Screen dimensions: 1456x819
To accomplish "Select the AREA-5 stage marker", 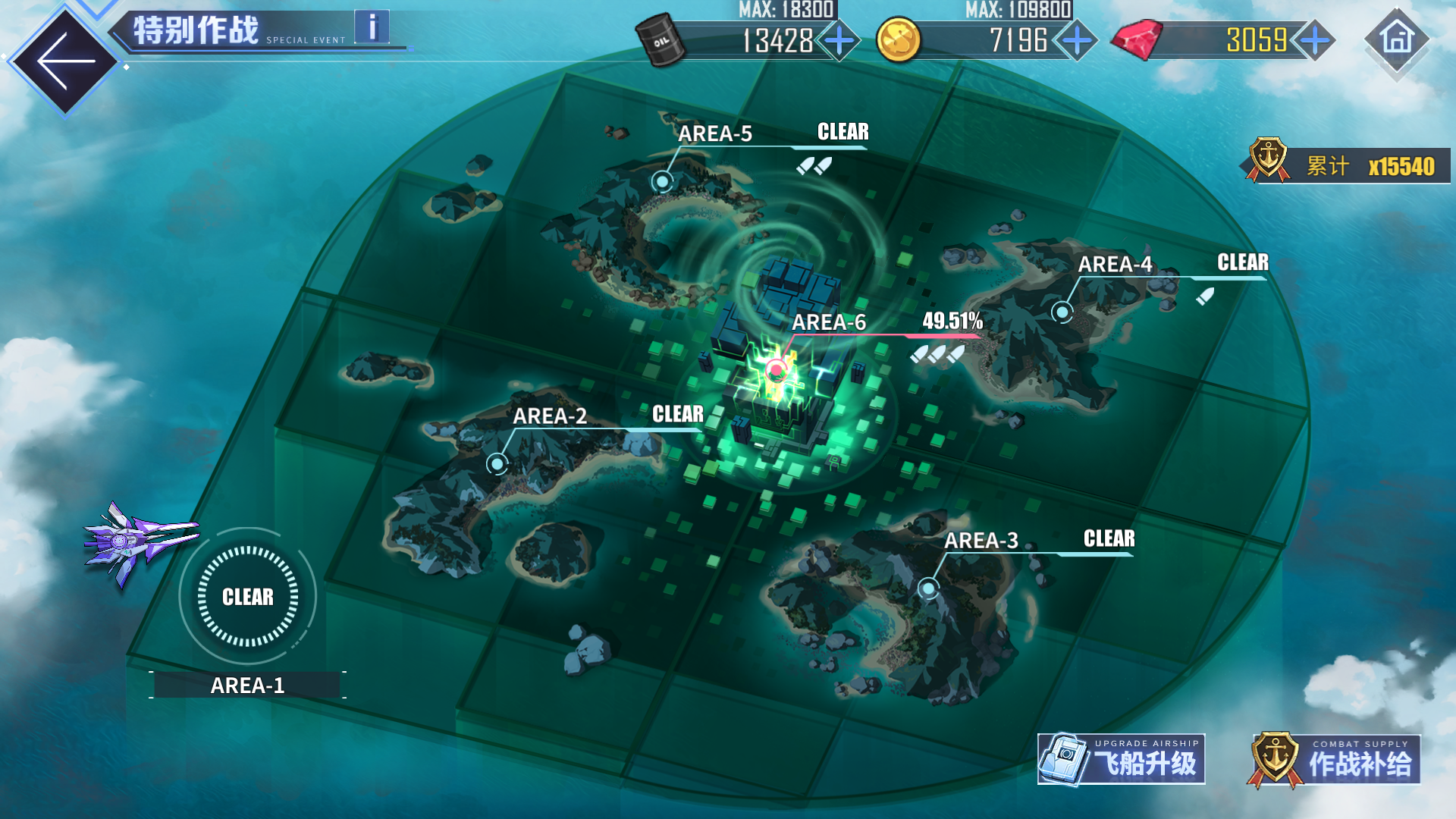I will (x=663, y=181).
